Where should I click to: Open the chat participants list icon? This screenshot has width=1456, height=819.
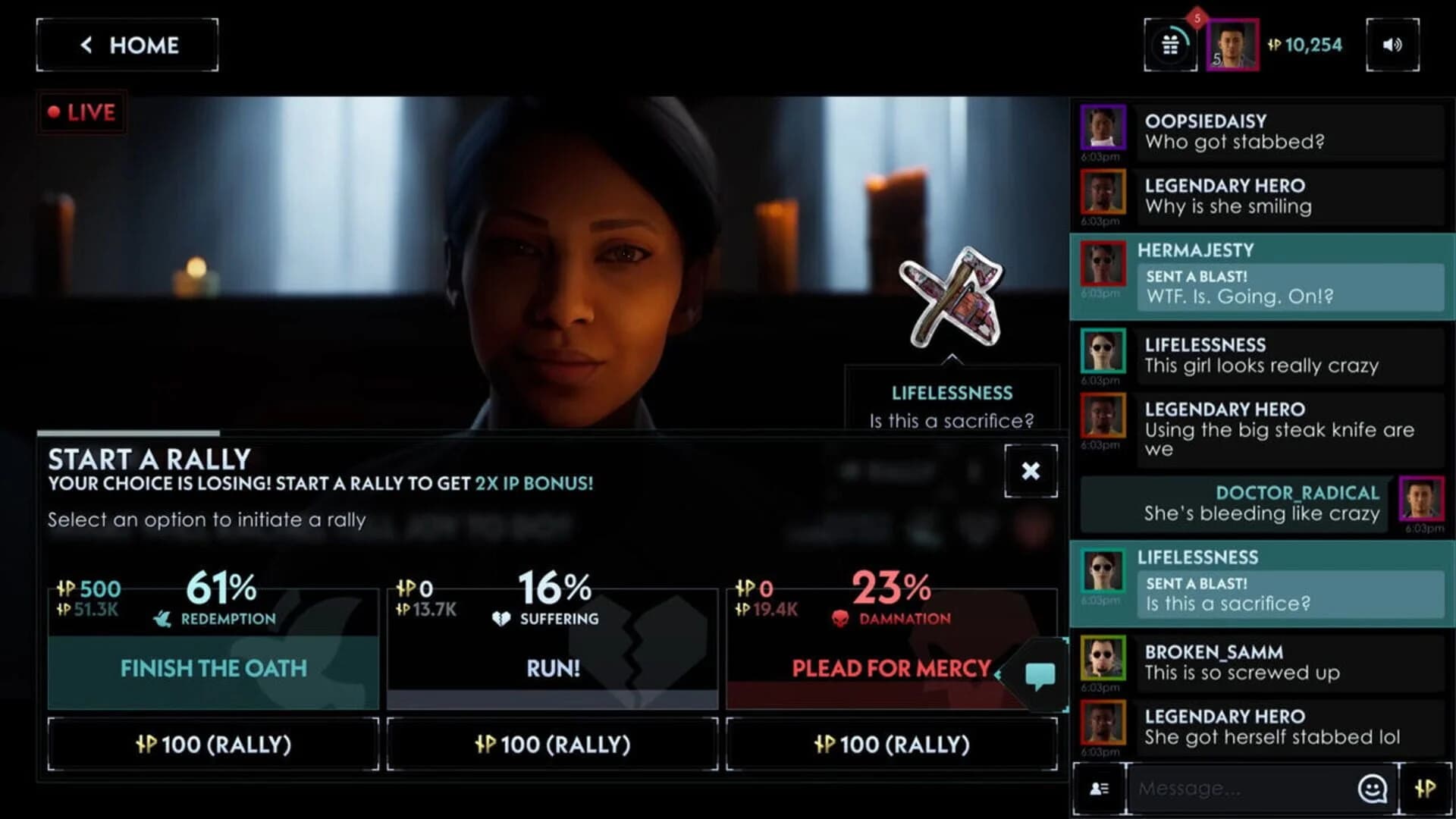(x=1099, y=789)
